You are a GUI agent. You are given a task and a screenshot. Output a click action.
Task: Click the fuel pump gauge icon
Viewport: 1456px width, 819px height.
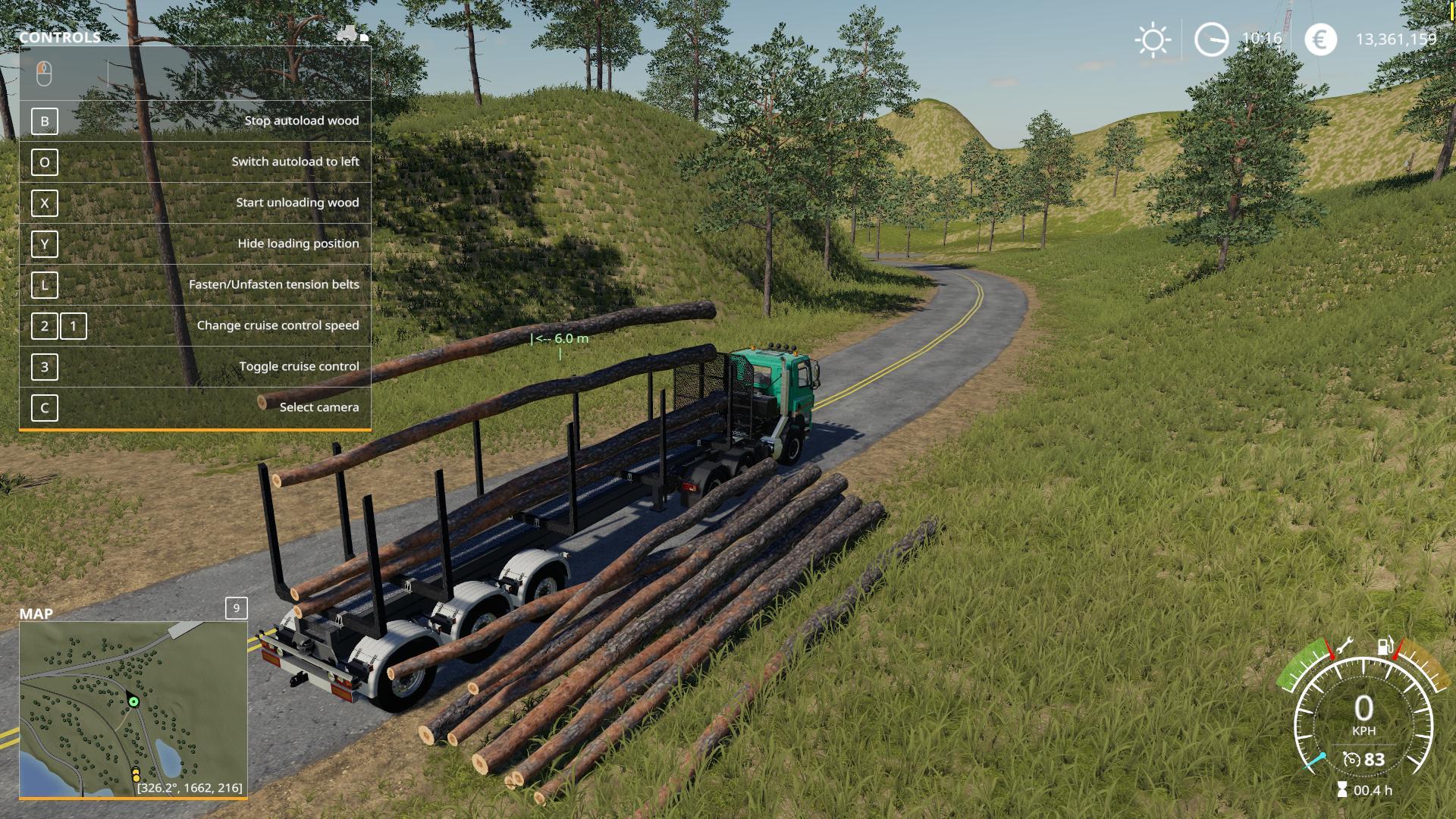(1385, 647)
